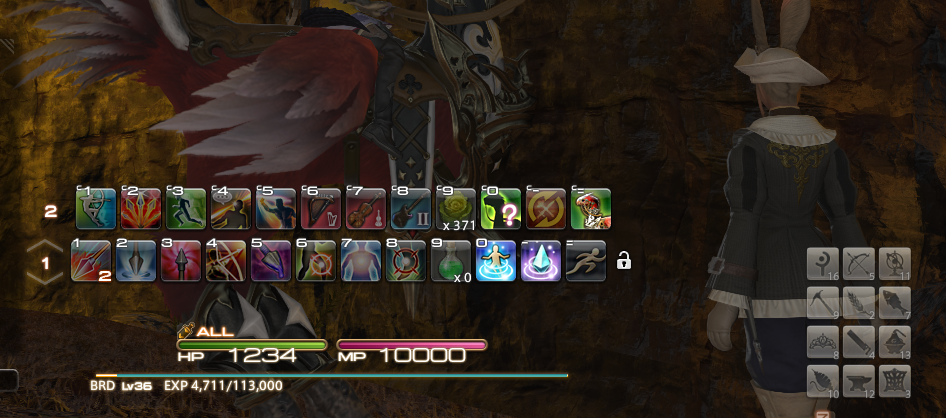Activate Raging Strikes red burst ability
946x418 pixels.
pos(141,208)
